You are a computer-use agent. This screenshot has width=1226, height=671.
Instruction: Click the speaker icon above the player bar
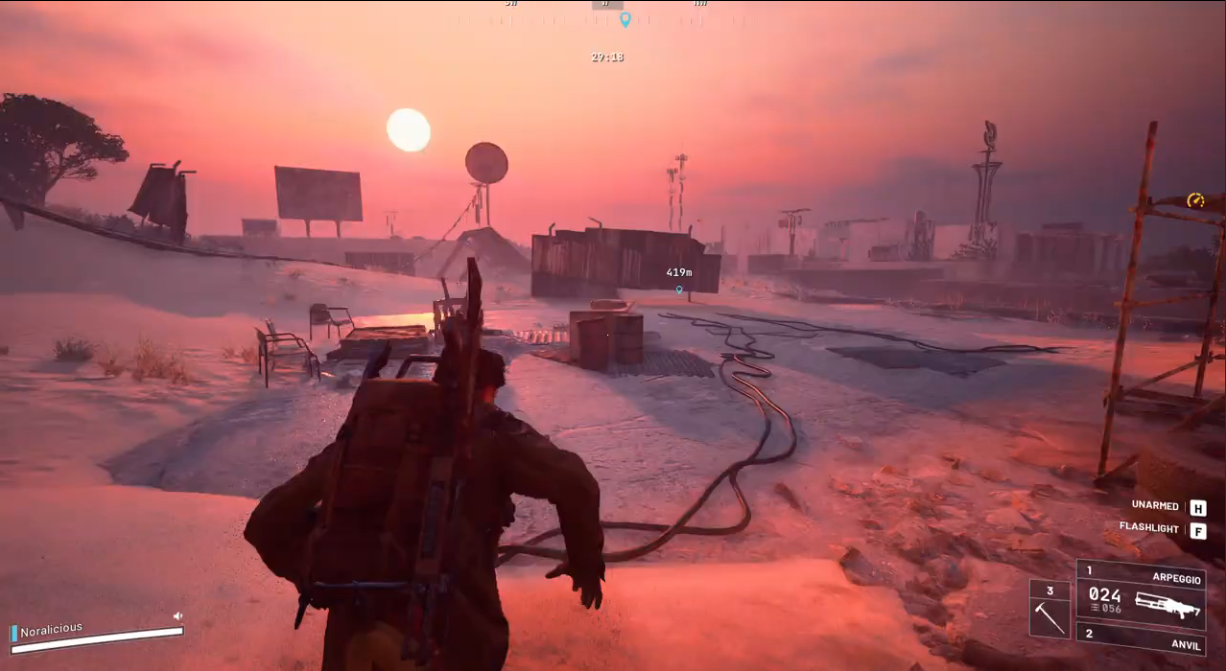pyautogui.click(x=178, y=616)
